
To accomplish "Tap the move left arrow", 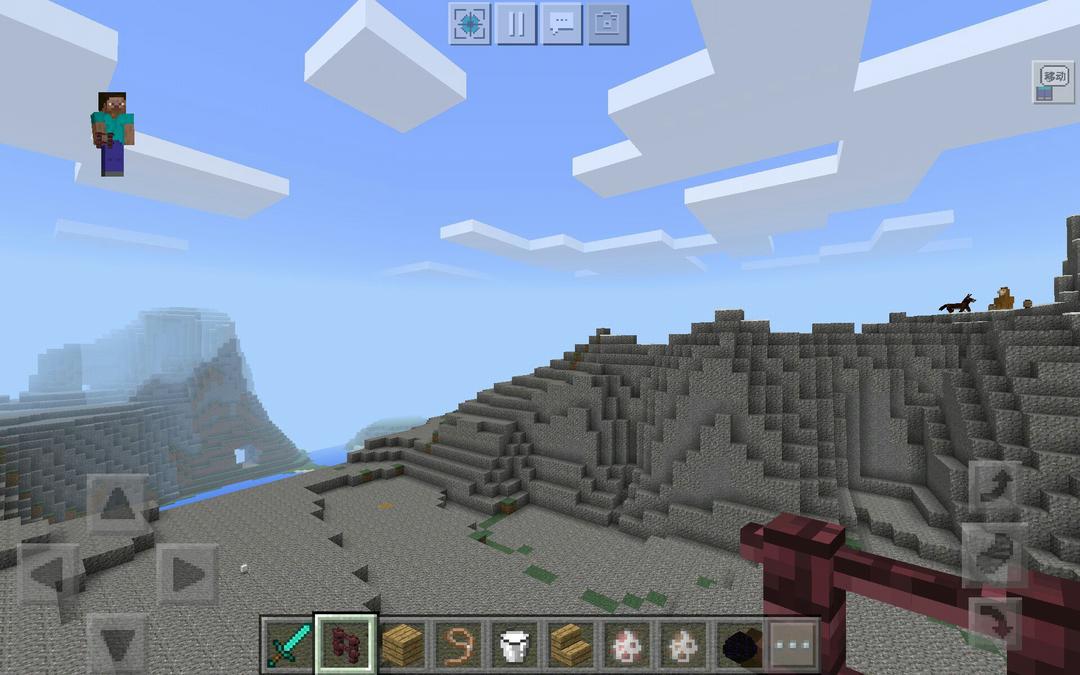I will coord(48,573).
